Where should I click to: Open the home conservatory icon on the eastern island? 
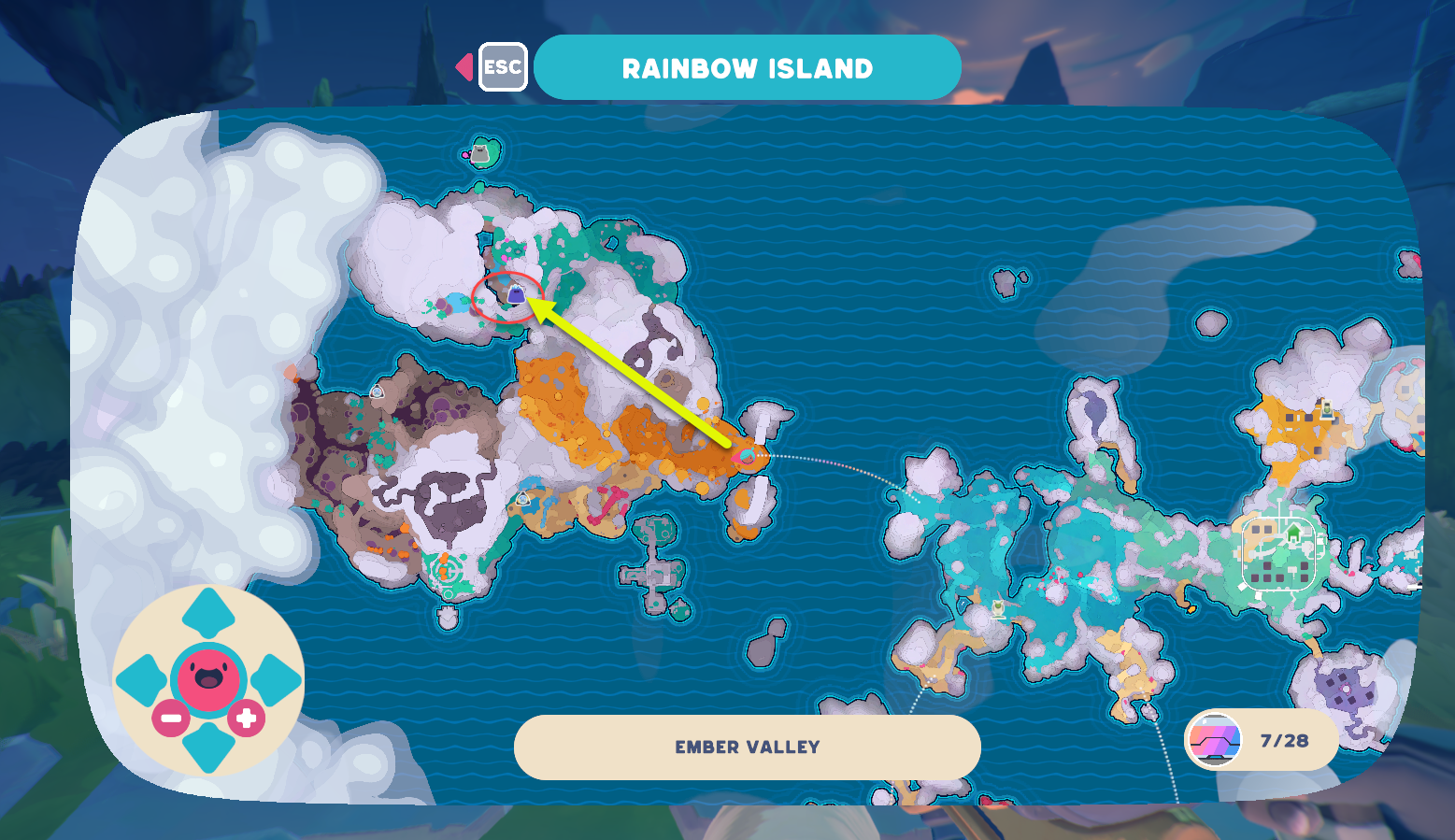pos(1294,533)
